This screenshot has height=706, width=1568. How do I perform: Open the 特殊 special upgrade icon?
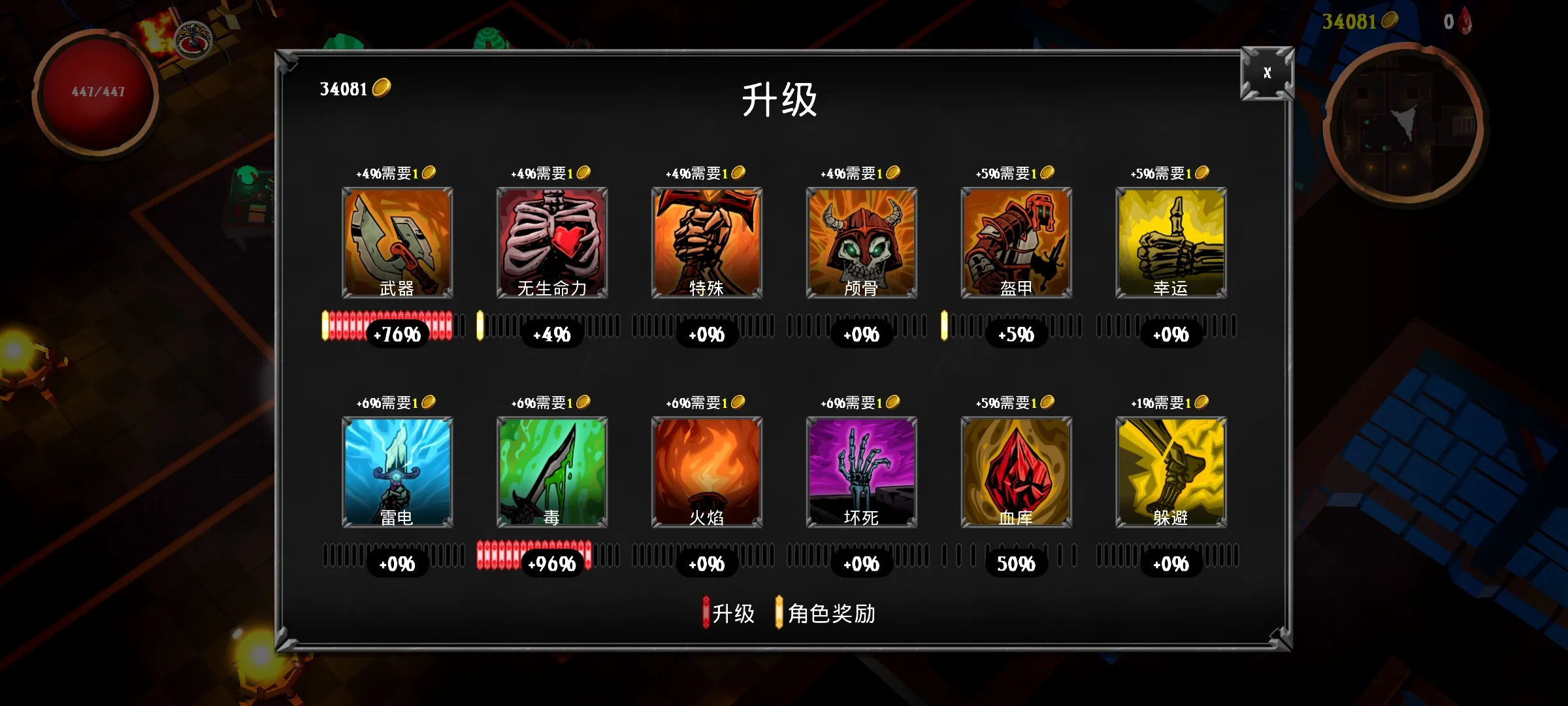tap(706, 242)
